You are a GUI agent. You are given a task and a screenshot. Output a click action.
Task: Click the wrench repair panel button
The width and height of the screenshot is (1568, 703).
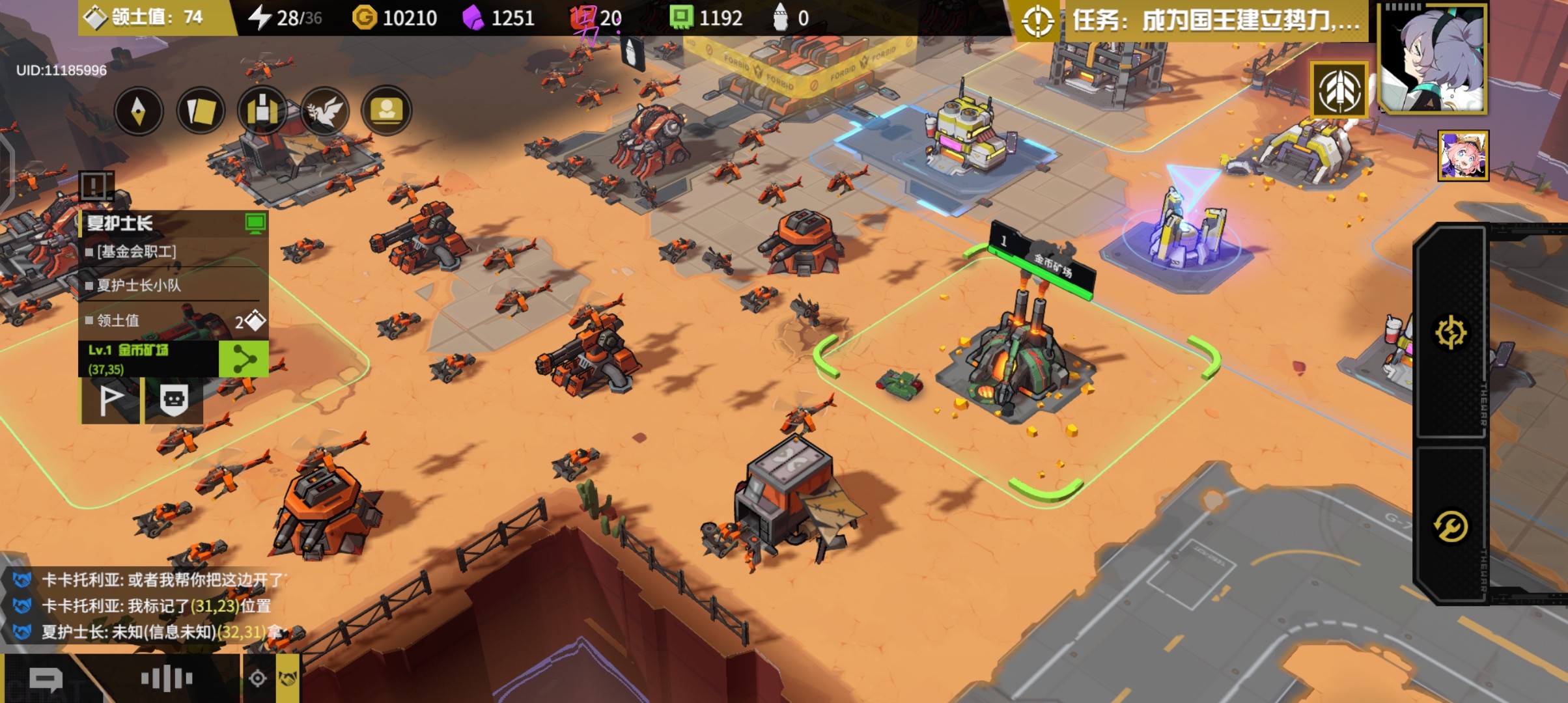pyautogui.click(x=1451, y=526)
